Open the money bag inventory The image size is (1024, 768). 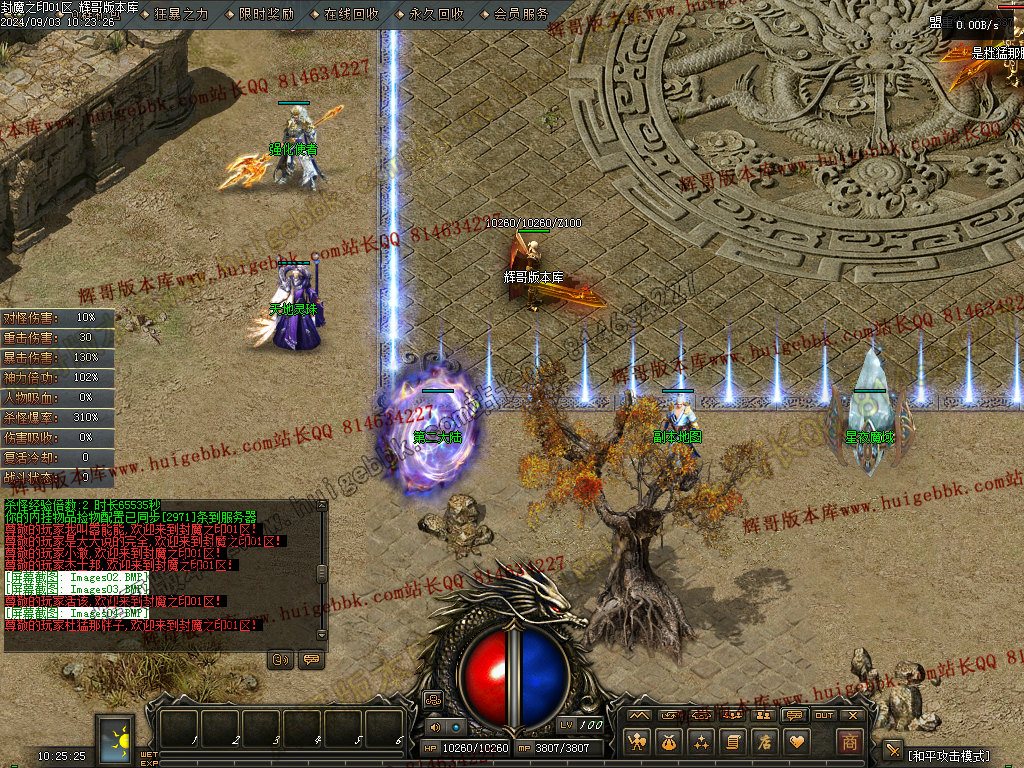670,742
